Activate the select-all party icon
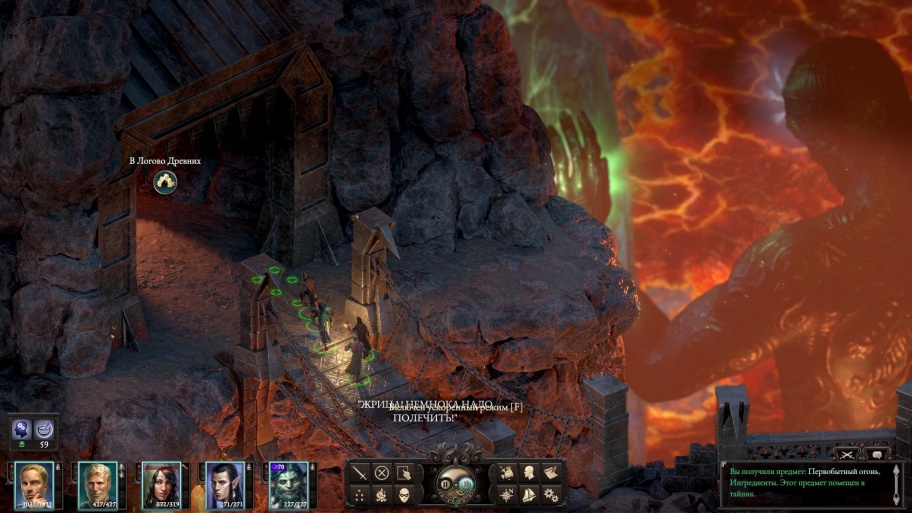The width and height of the screenshot is (912, 513). pyautogui.click(x=404, y=472)
